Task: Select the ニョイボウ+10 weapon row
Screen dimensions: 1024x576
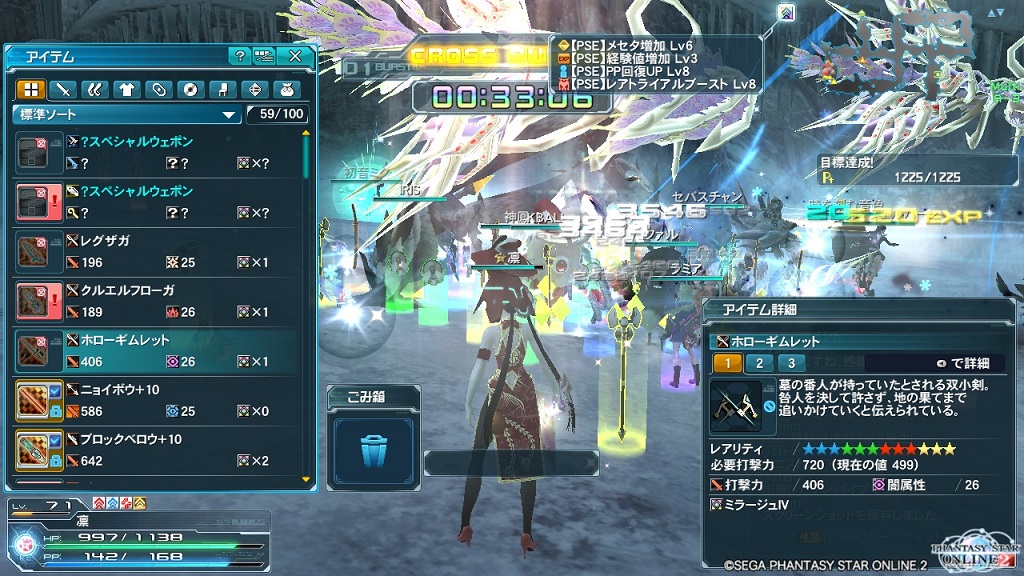Action: 158,400
